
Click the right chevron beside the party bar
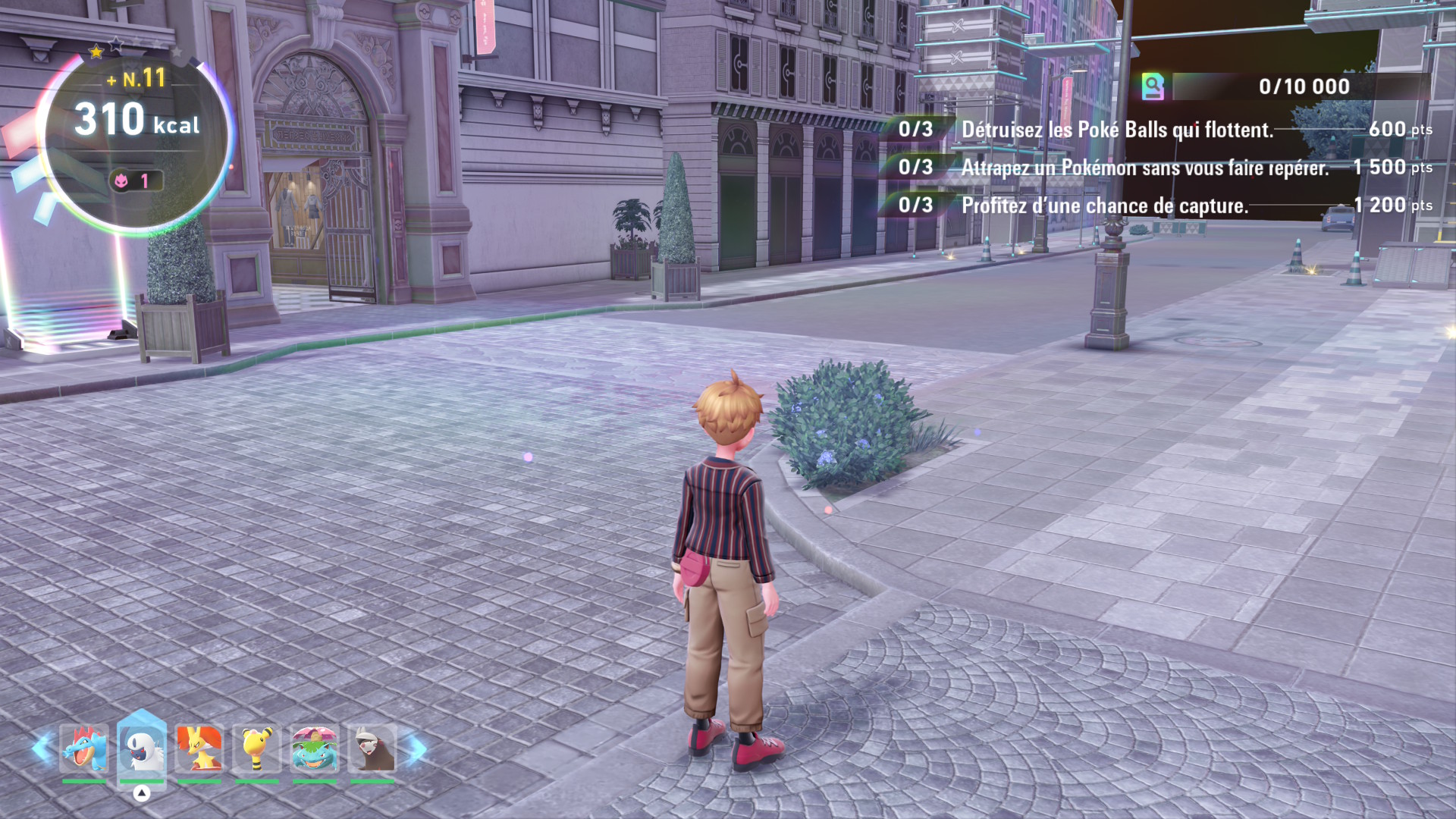click(x=416, y=748)
